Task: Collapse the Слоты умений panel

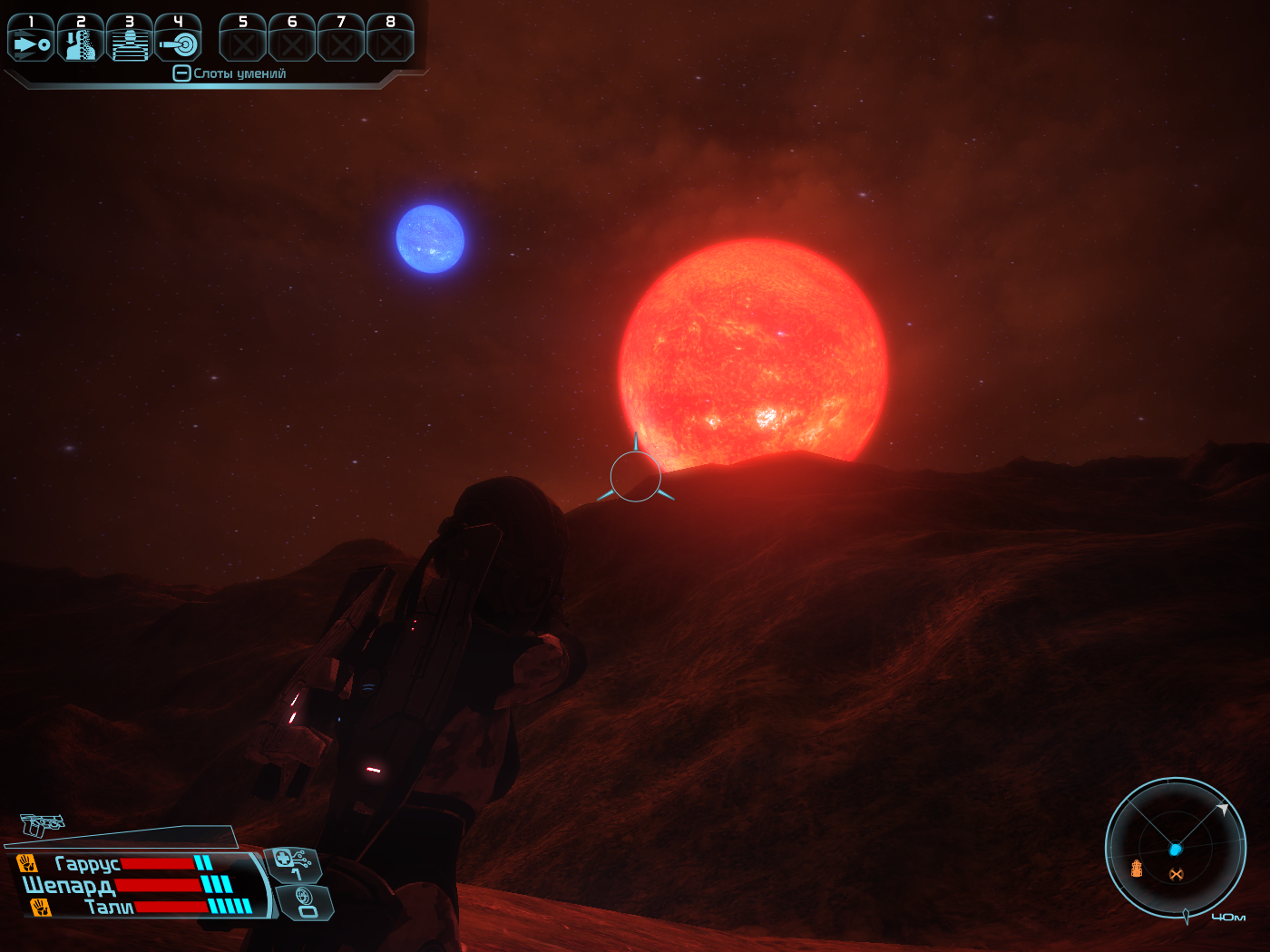Action: pyautogui.click(x=181, y=73)
